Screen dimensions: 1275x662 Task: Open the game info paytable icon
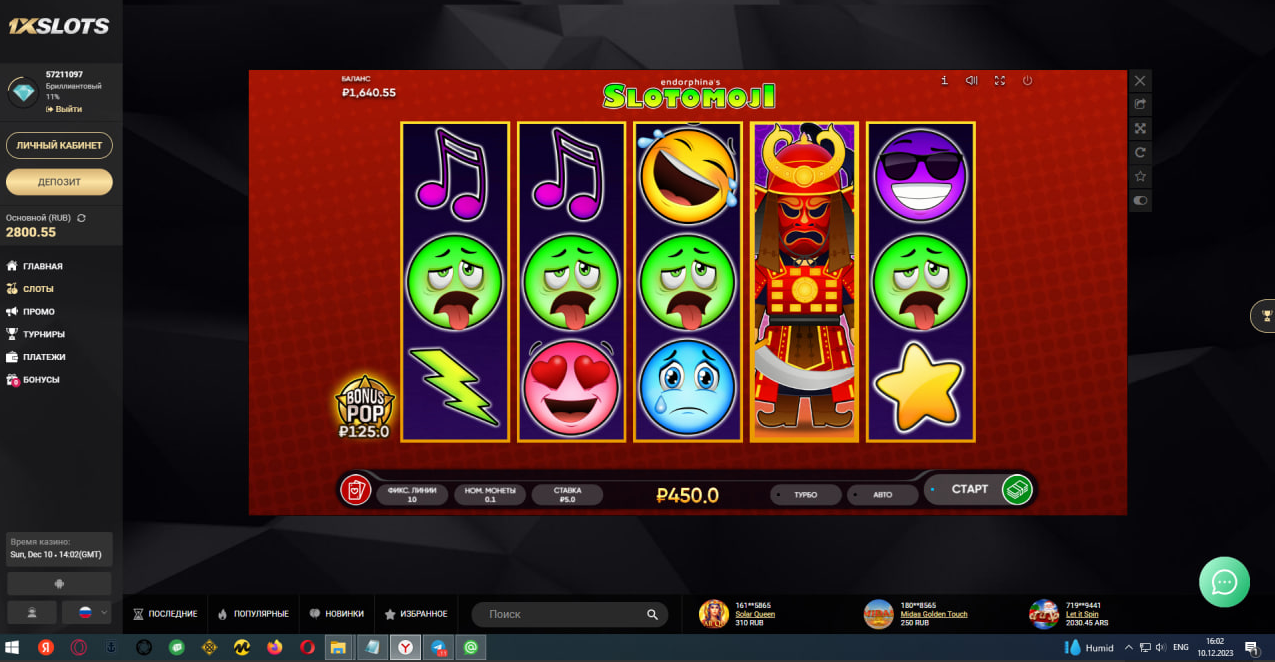coord(944,81)
